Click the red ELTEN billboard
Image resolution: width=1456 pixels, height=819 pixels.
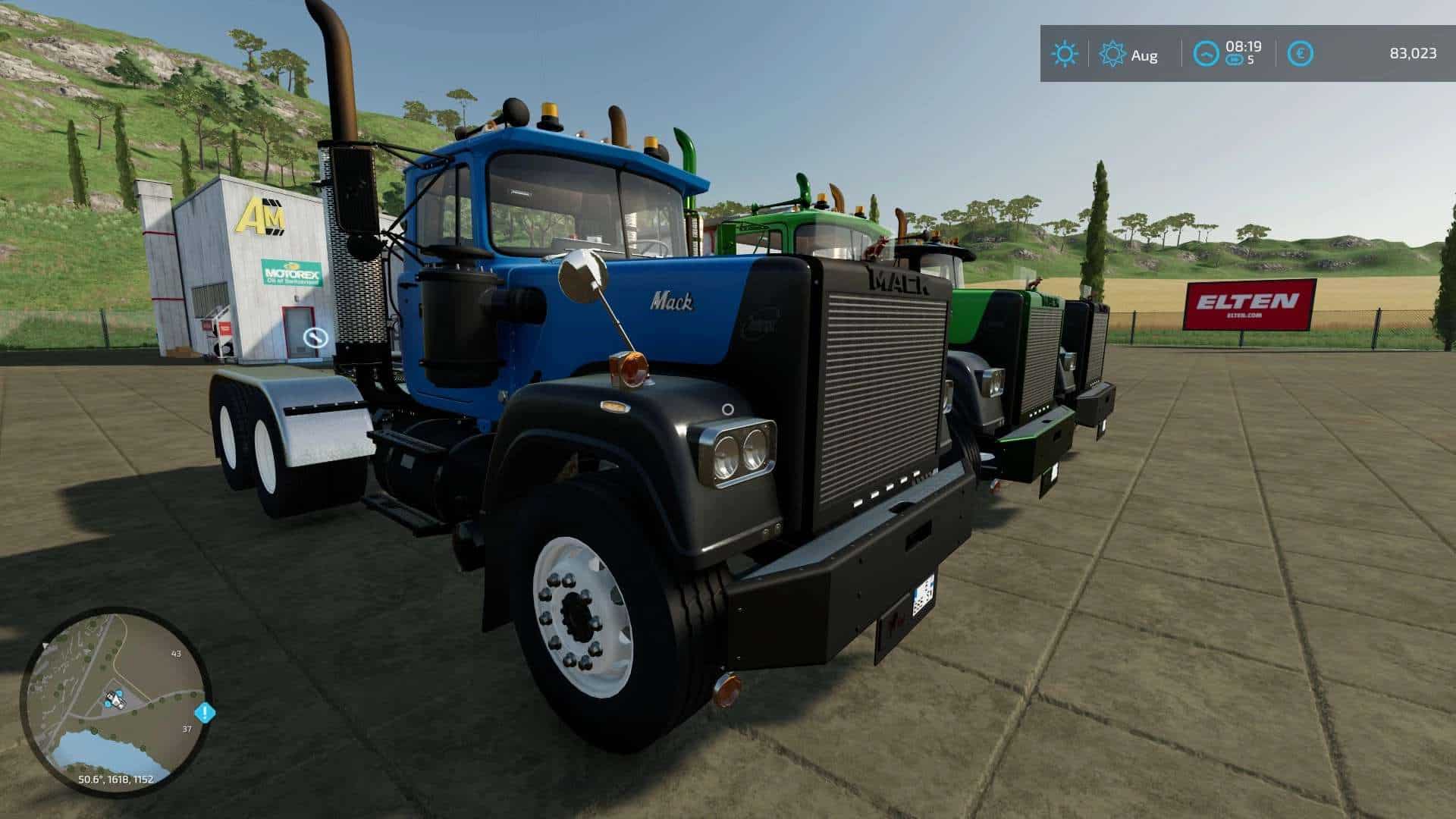tap(1247, 306)
